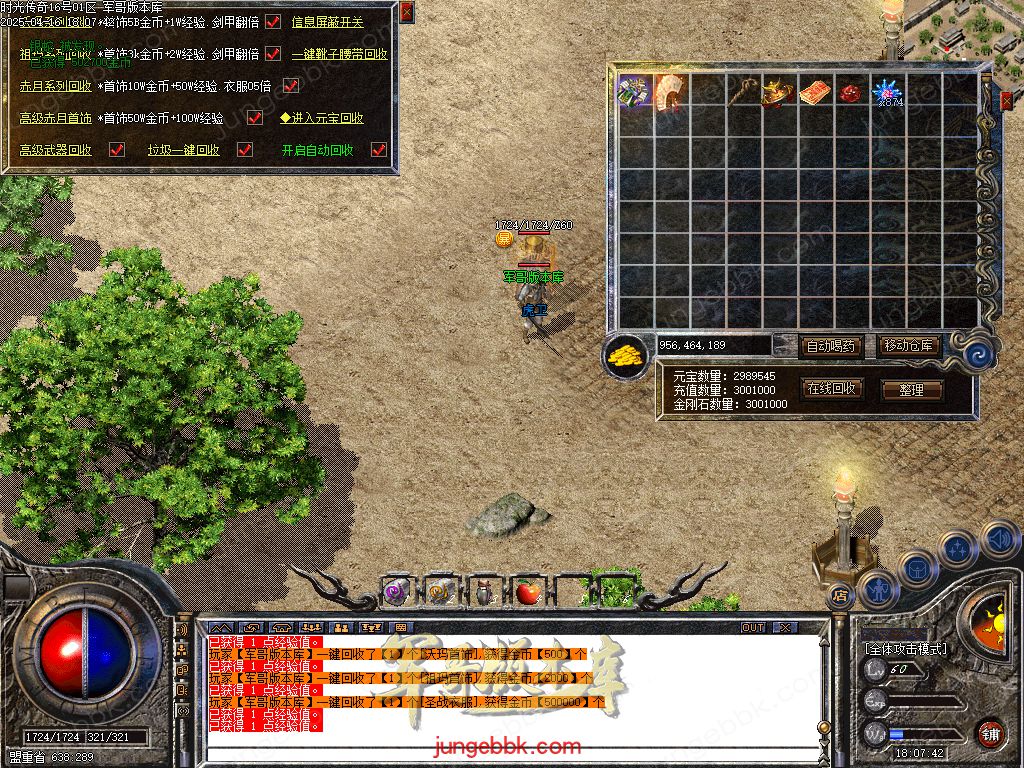Toggle 开启自动回收 auto recycle checkbox
The height and width of the screenshot is (768, 1024).
point(378,150)
